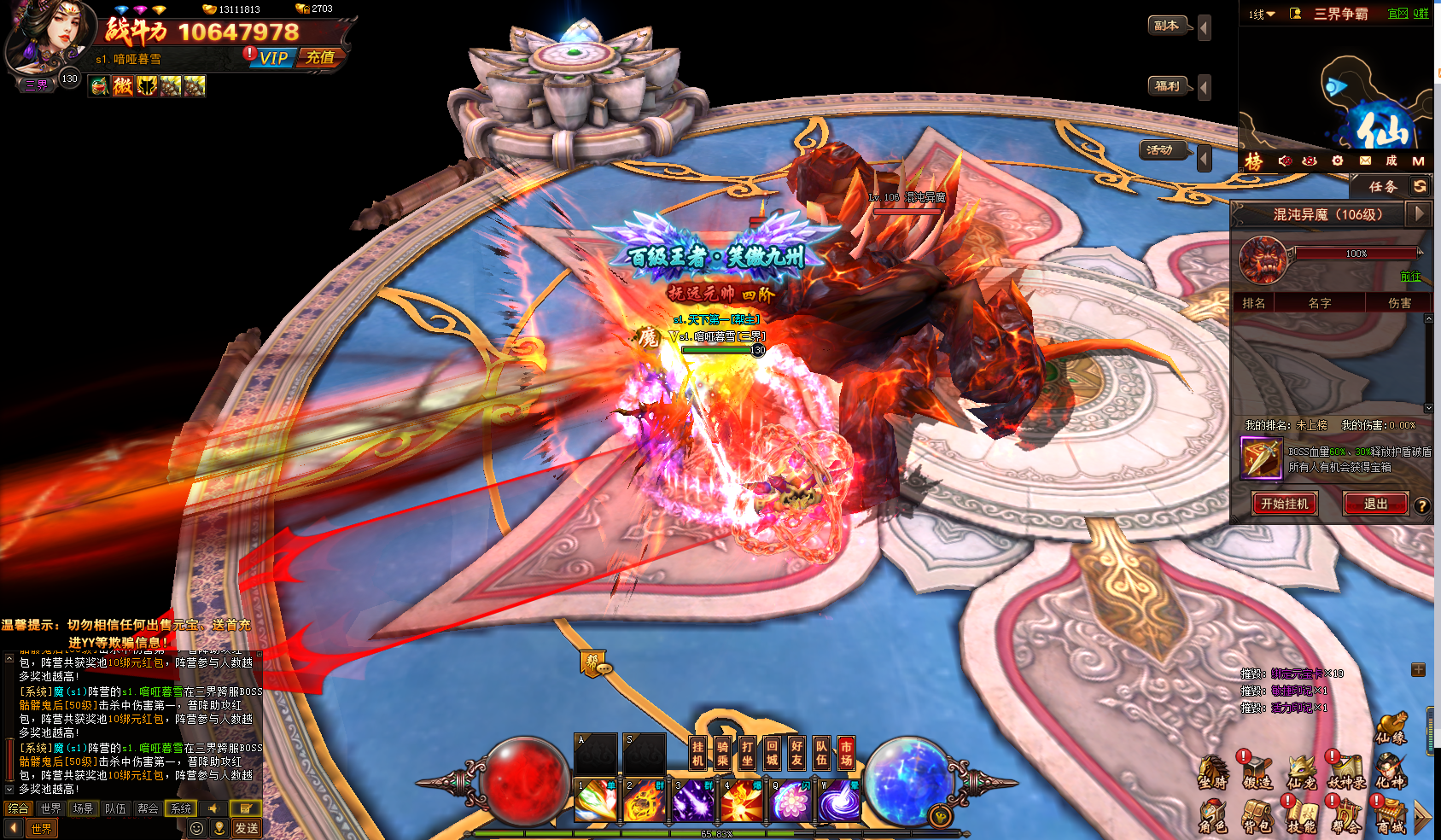Click the 回城 return-to-town button
Screen dimensions: 1441x840
pos(772,752)
